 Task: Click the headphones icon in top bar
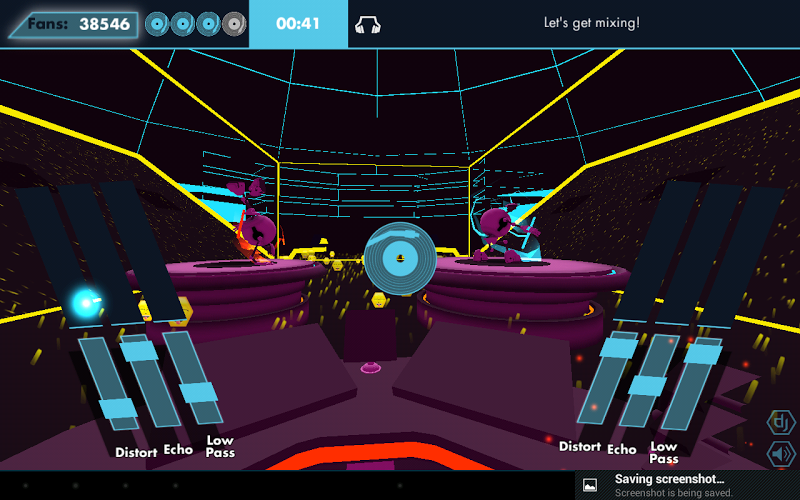coord(367,24)
